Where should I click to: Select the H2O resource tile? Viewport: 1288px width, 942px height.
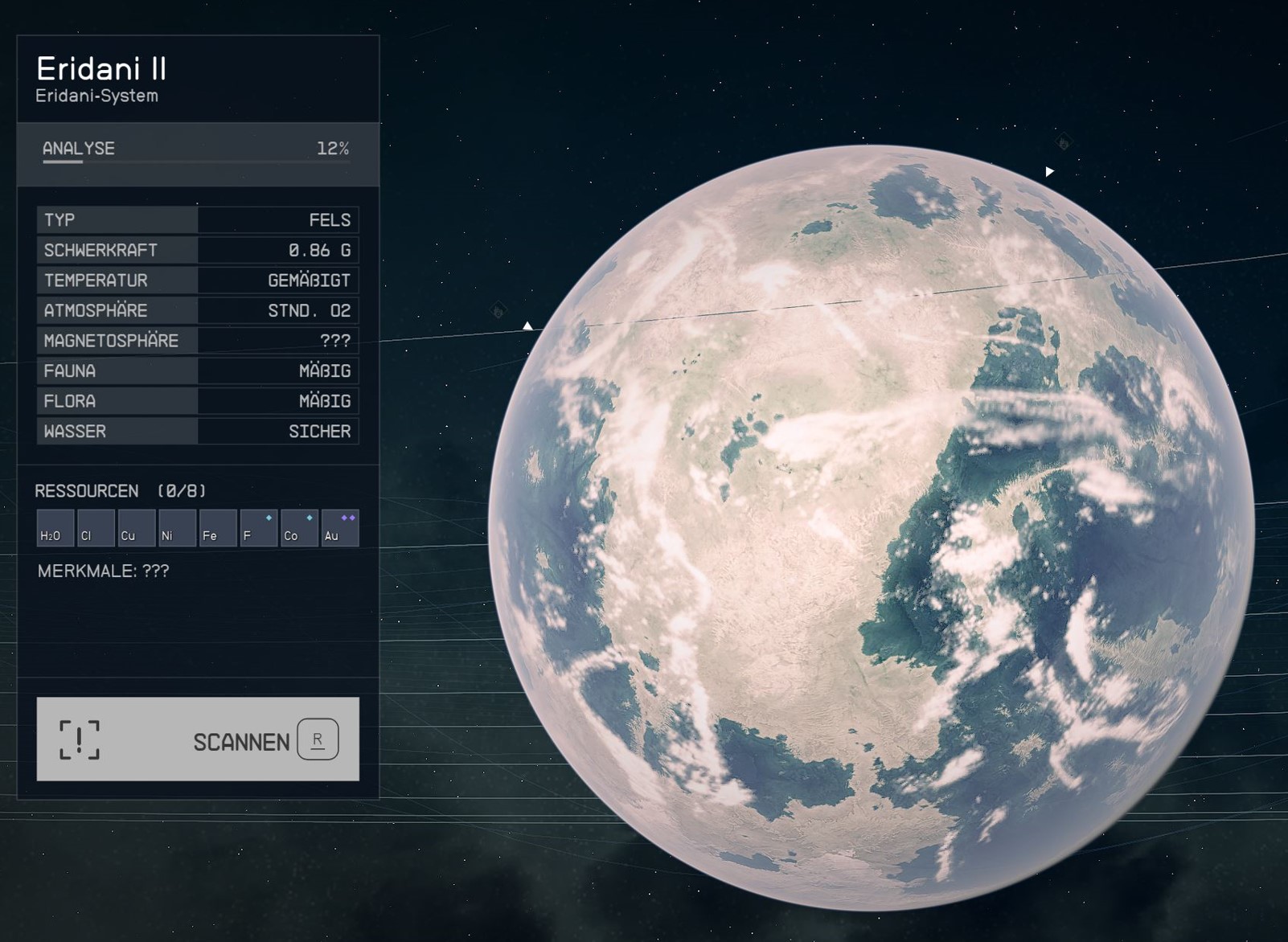(x=55, y=528)
